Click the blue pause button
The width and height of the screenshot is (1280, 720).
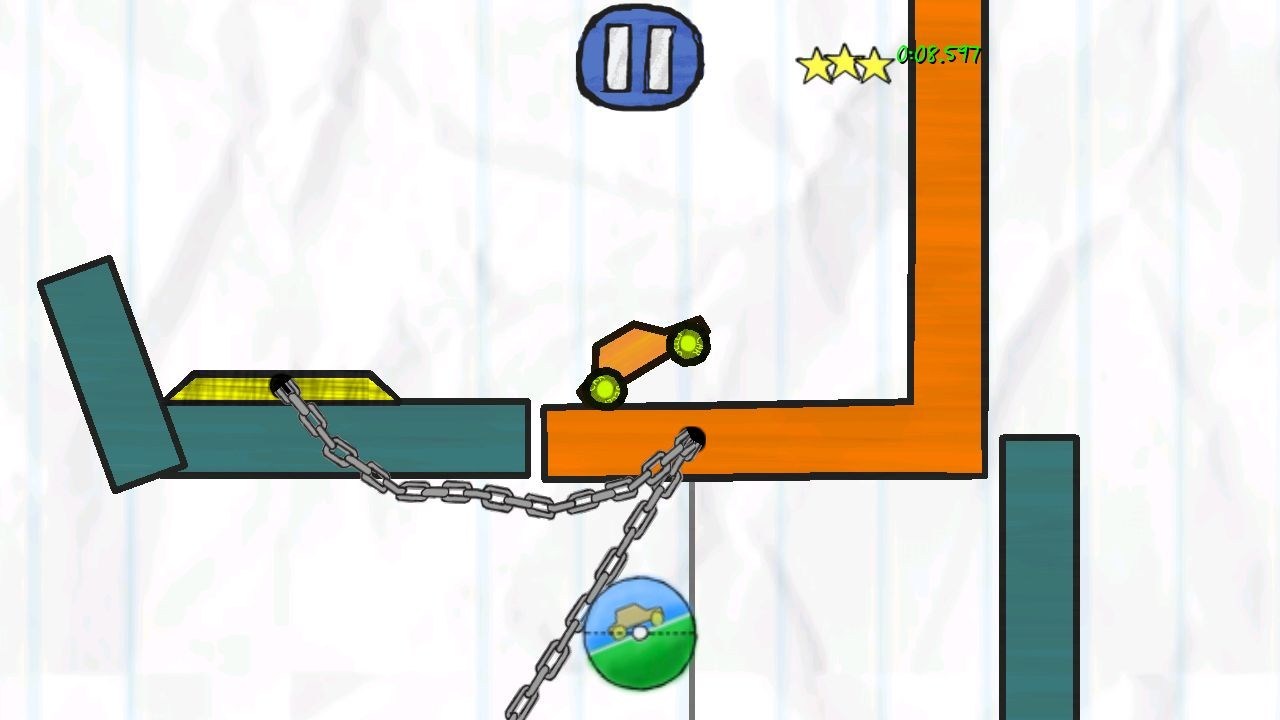[638, 58]
